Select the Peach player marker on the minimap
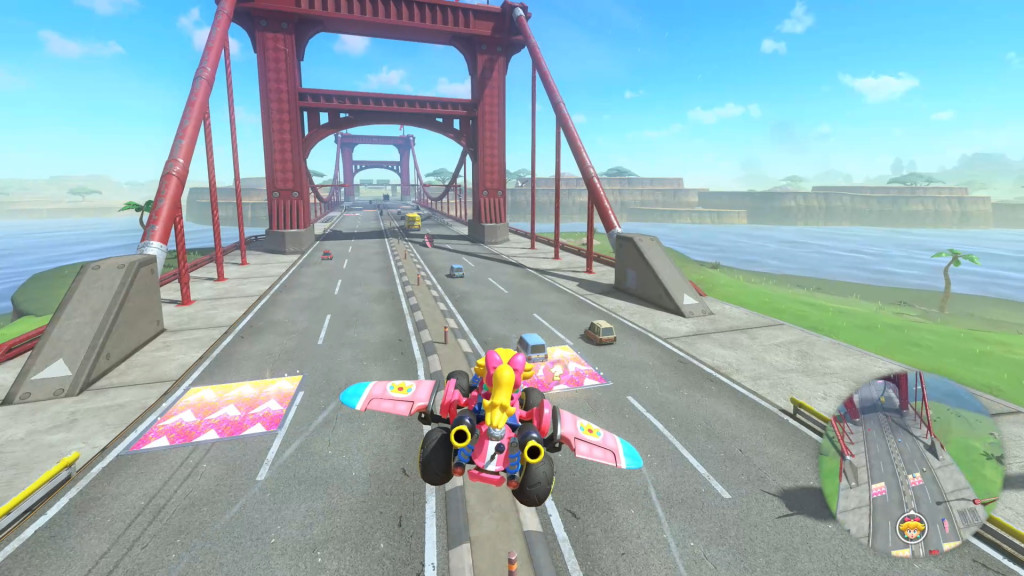1024x576 pixels. click(x=910, y=525)
